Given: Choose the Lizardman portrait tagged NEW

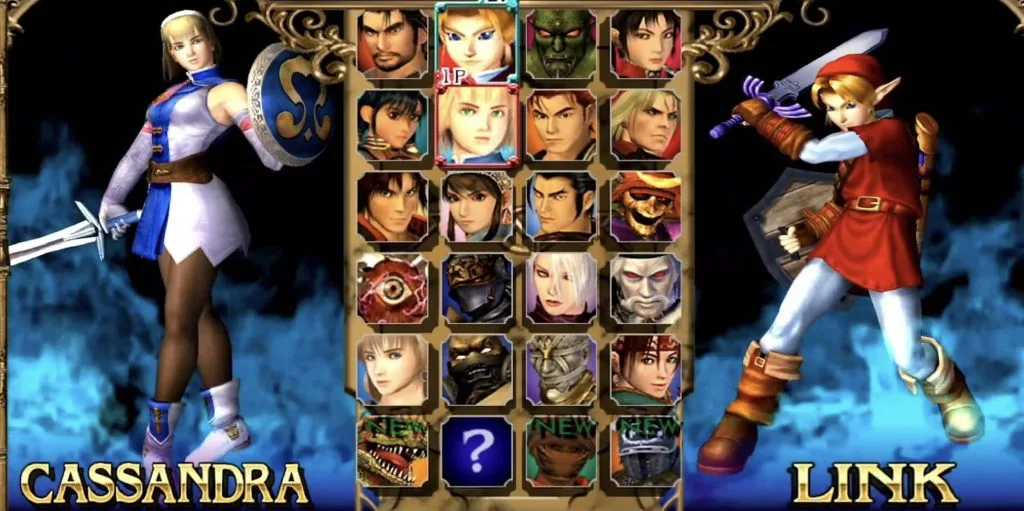Looking at the screenshot, I should pos(393,452).
